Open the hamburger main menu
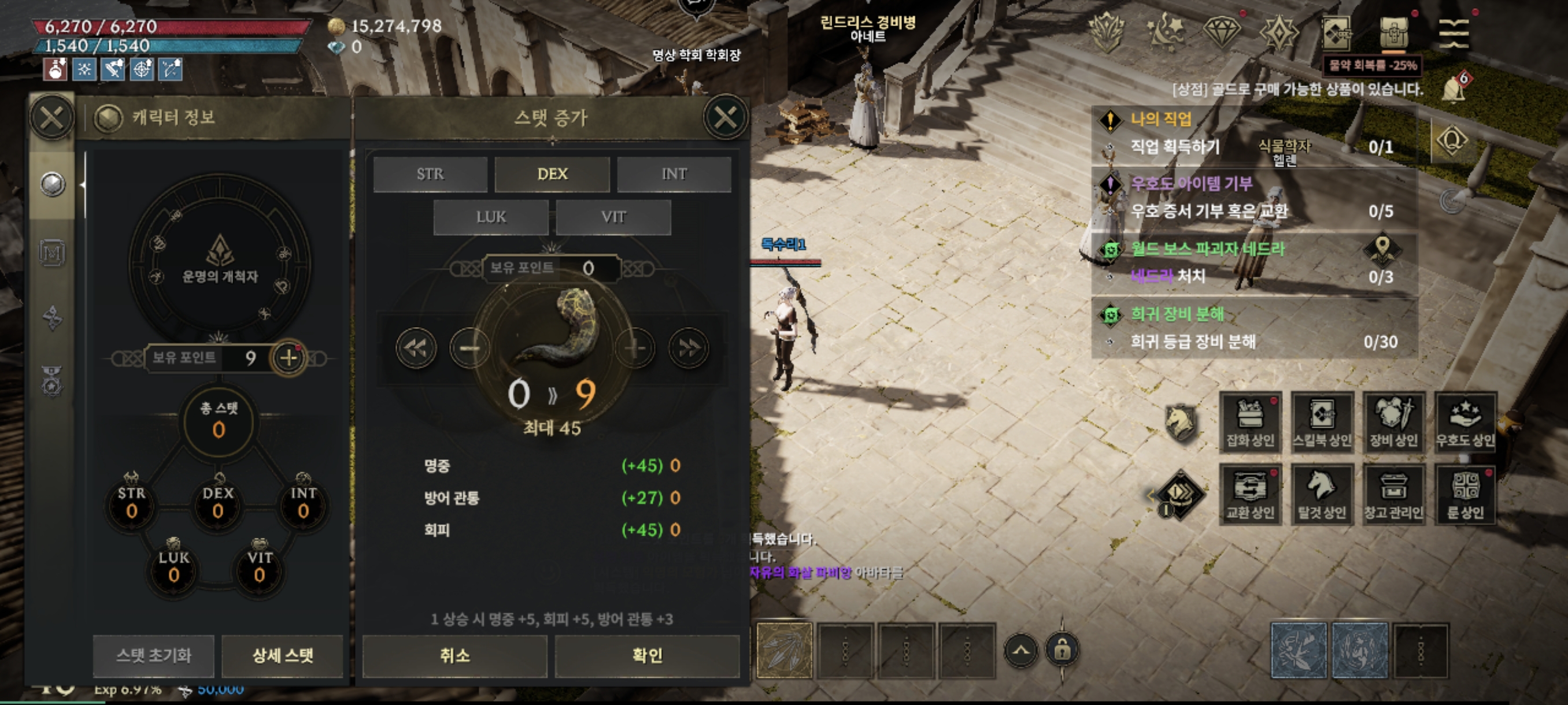This screenshot has width=1568, height=705. coord(1454,33)
